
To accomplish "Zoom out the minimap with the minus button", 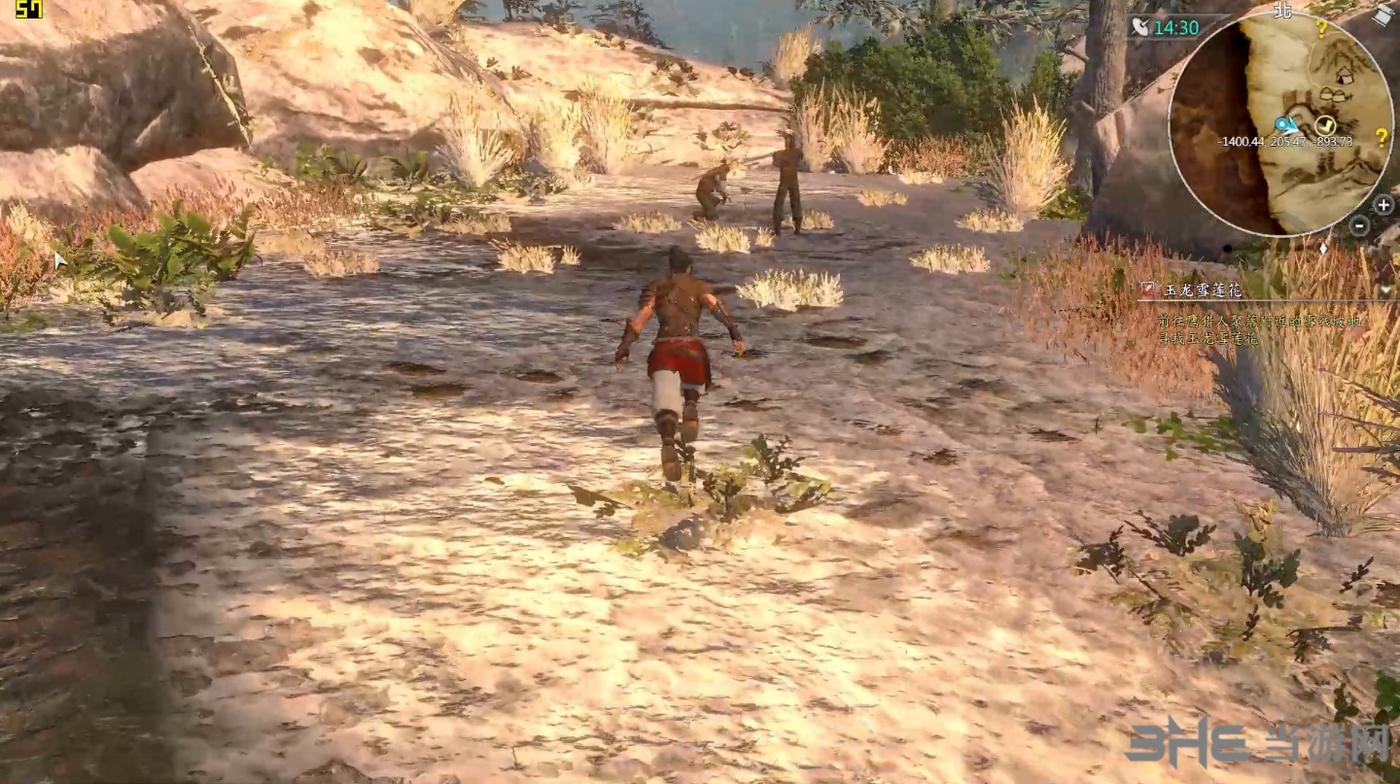I will click(1358, 226).
